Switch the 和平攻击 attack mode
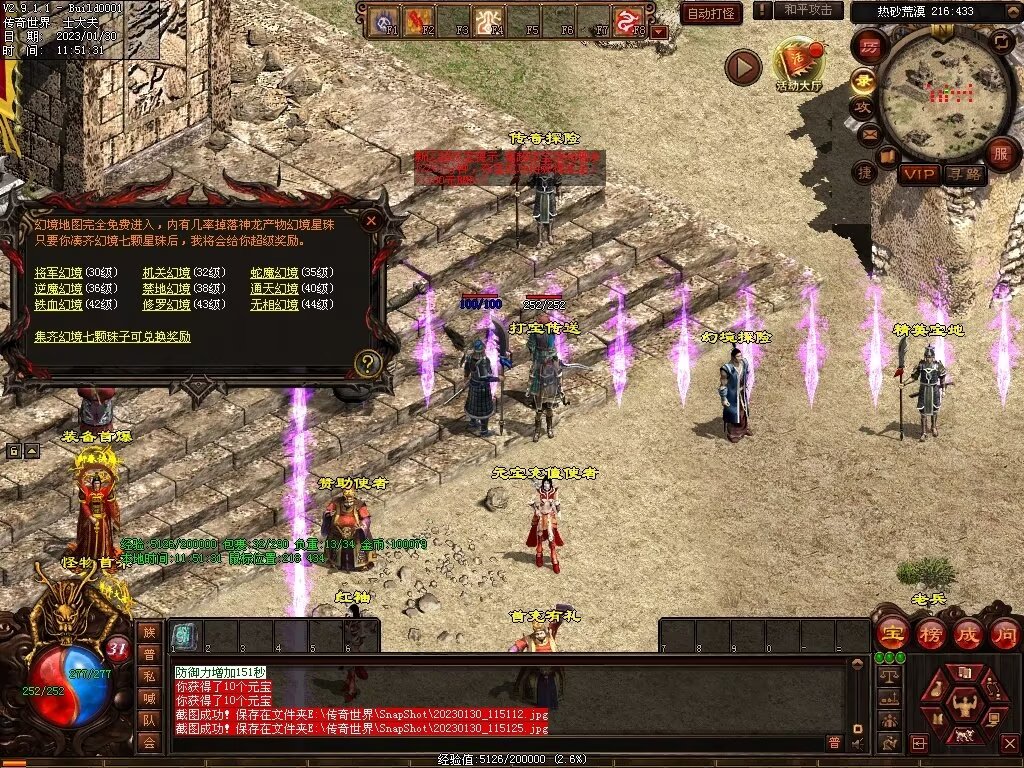 808,10
